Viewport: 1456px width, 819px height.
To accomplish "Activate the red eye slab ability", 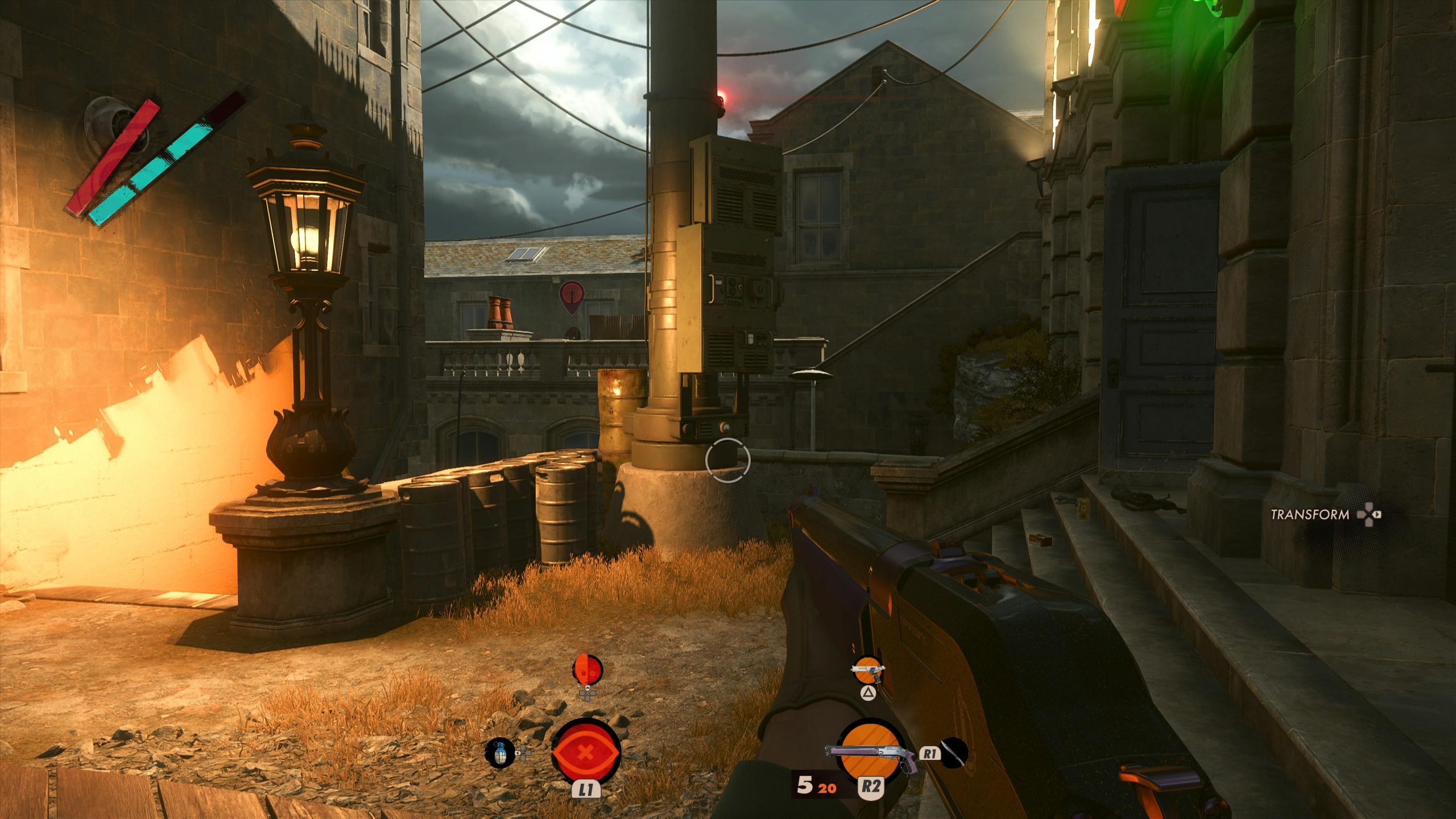I will tap(586, 752).
